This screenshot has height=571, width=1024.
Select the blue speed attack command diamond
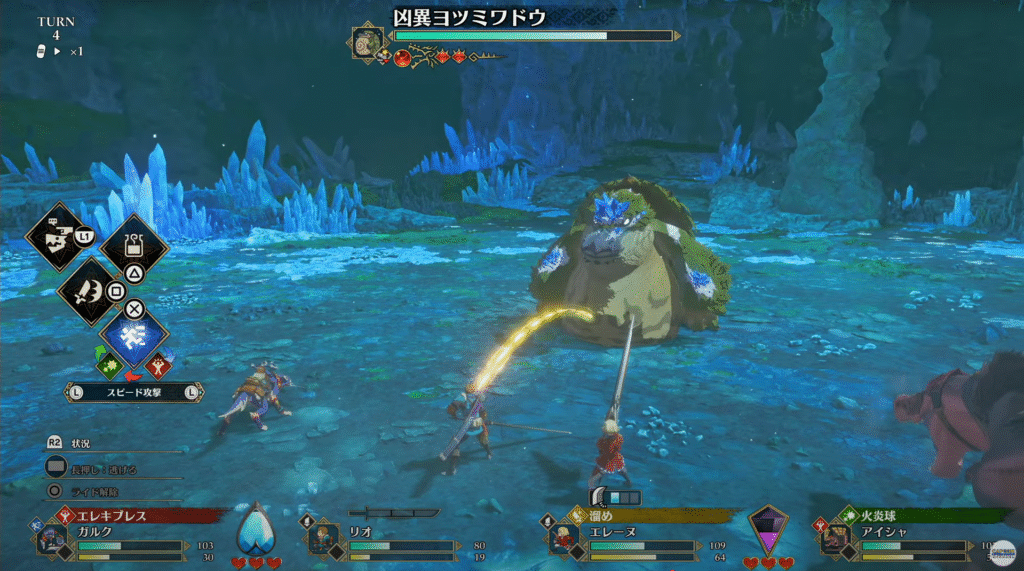coord(134,337)
